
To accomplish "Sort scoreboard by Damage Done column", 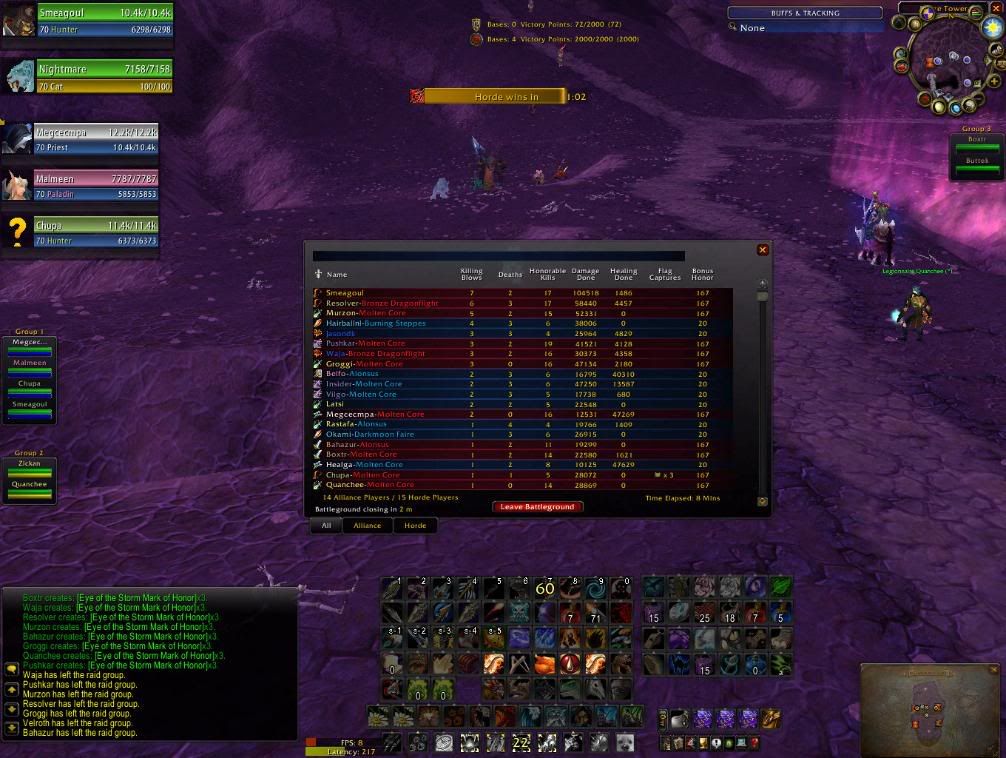I will pyautogui.click(x=586, y=274).
